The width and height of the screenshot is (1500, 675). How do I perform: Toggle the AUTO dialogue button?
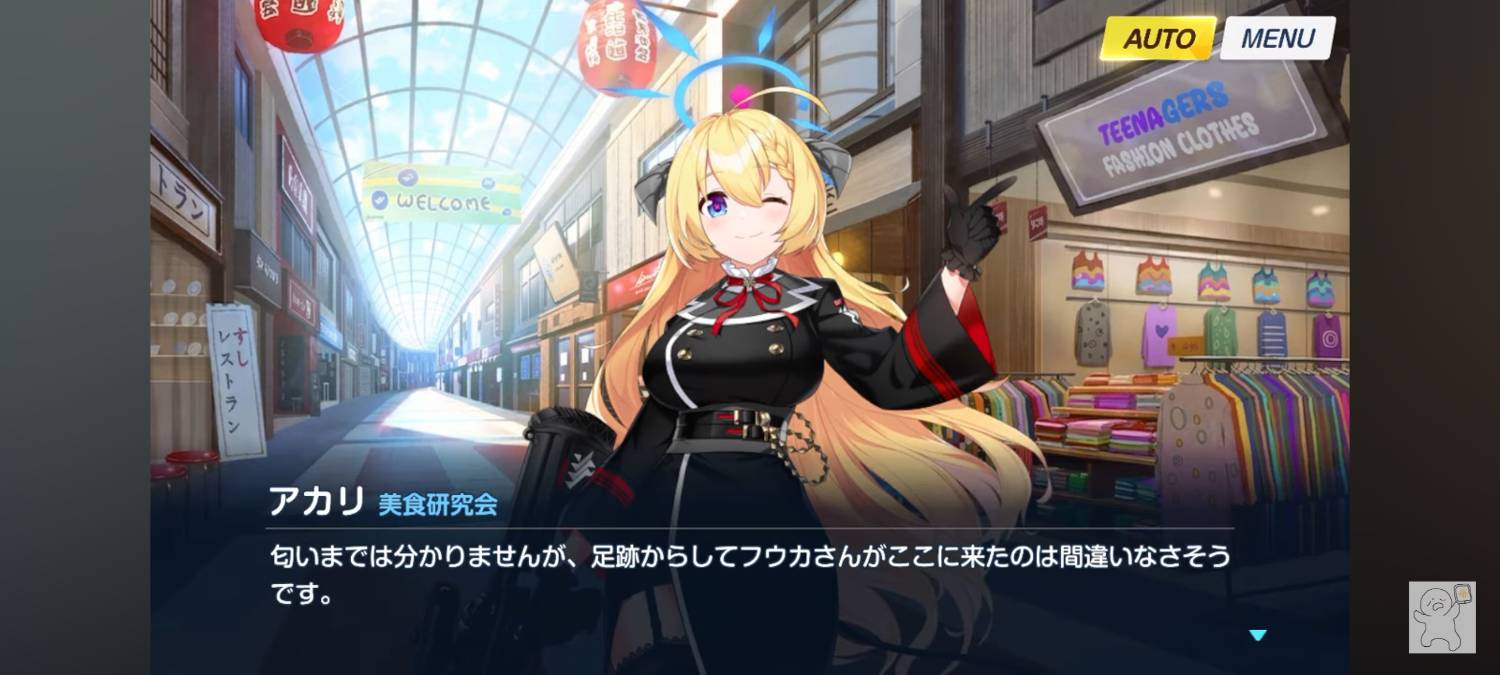point(1158,39)
